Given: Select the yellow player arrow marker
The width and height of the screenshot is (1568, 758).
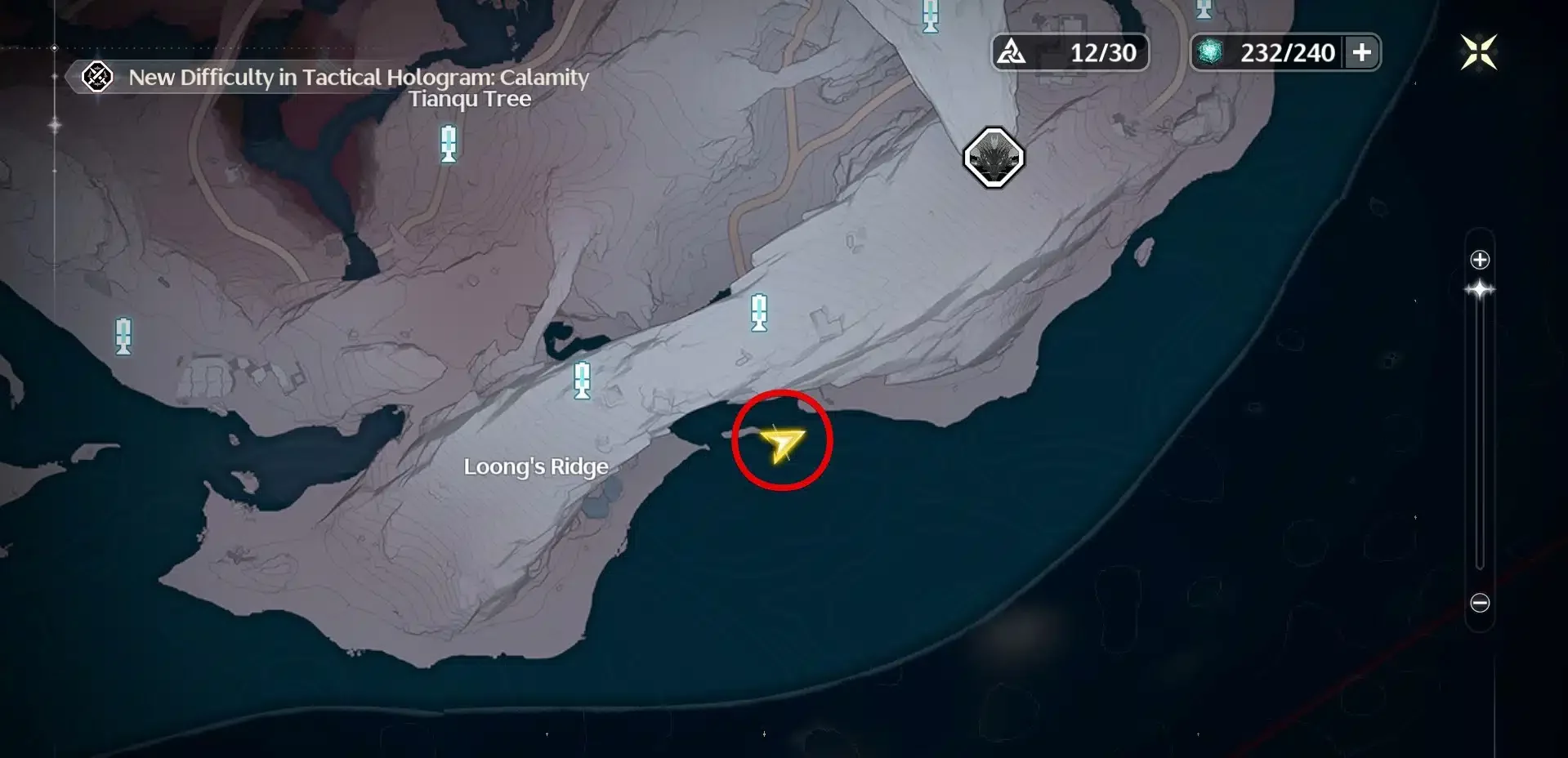Looking at the screenshot, I should [x=781, y=444].
